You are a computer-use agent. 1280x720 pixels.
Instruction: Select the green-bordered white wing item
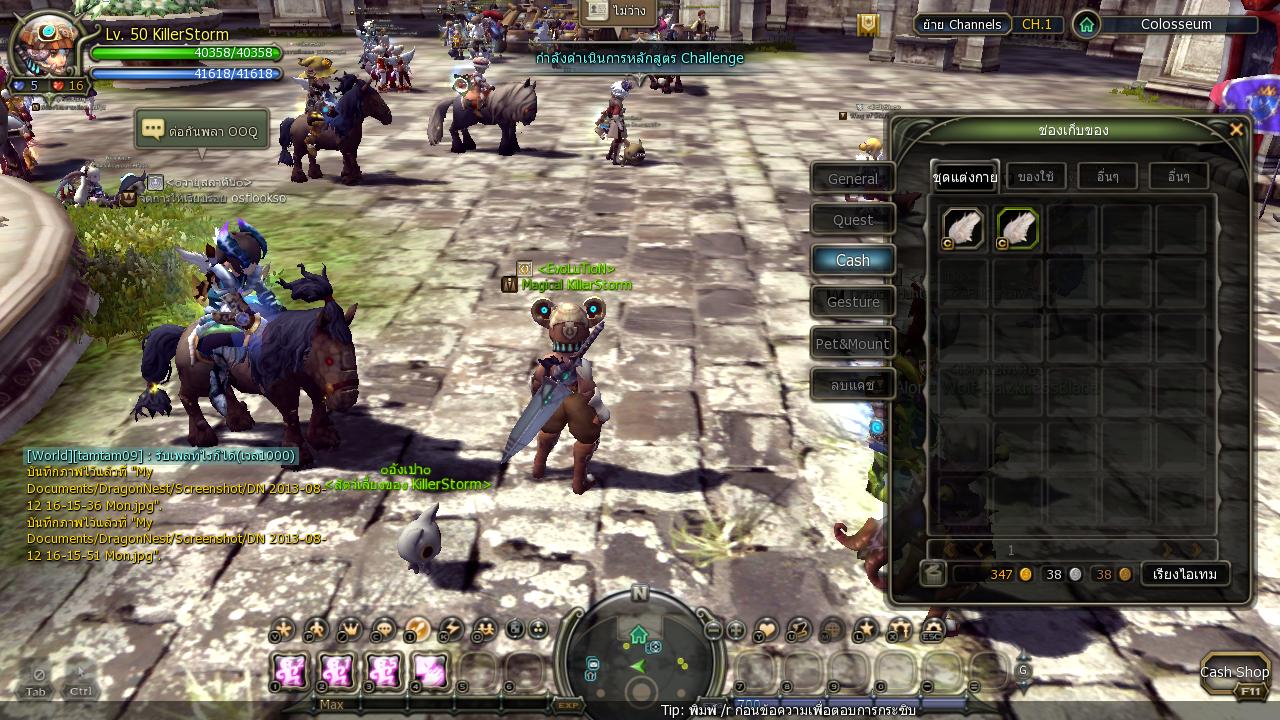coord(1017,229)
